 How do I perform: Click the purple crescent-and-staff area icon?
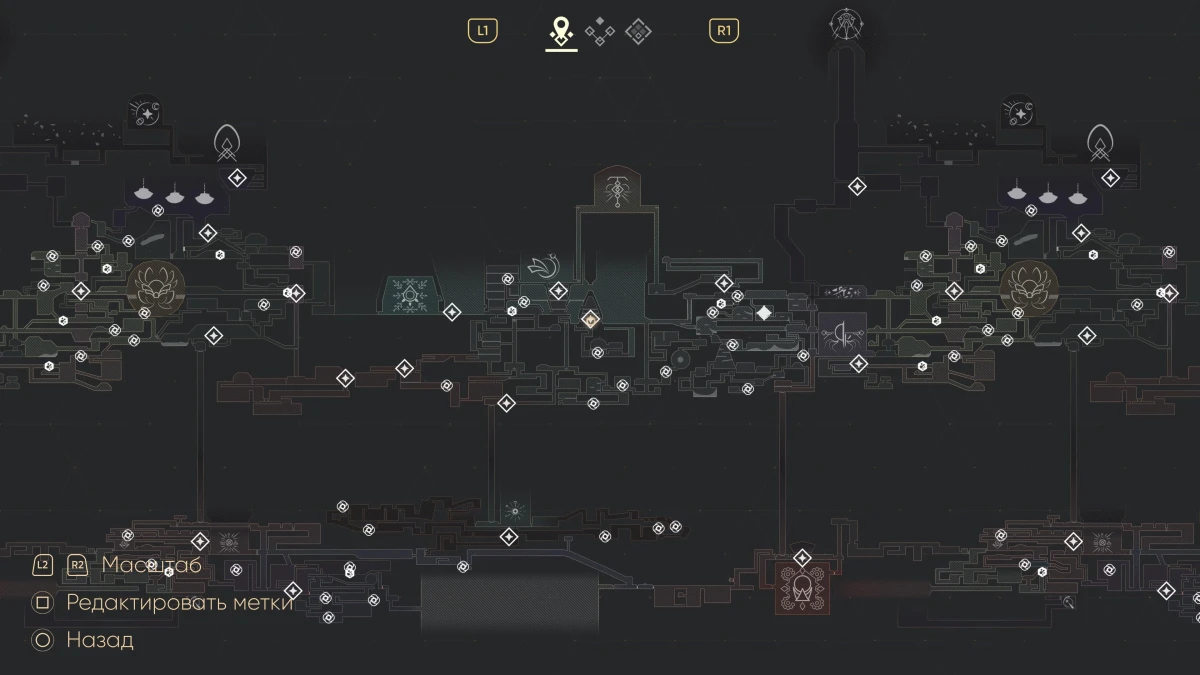tap(842, 334)
